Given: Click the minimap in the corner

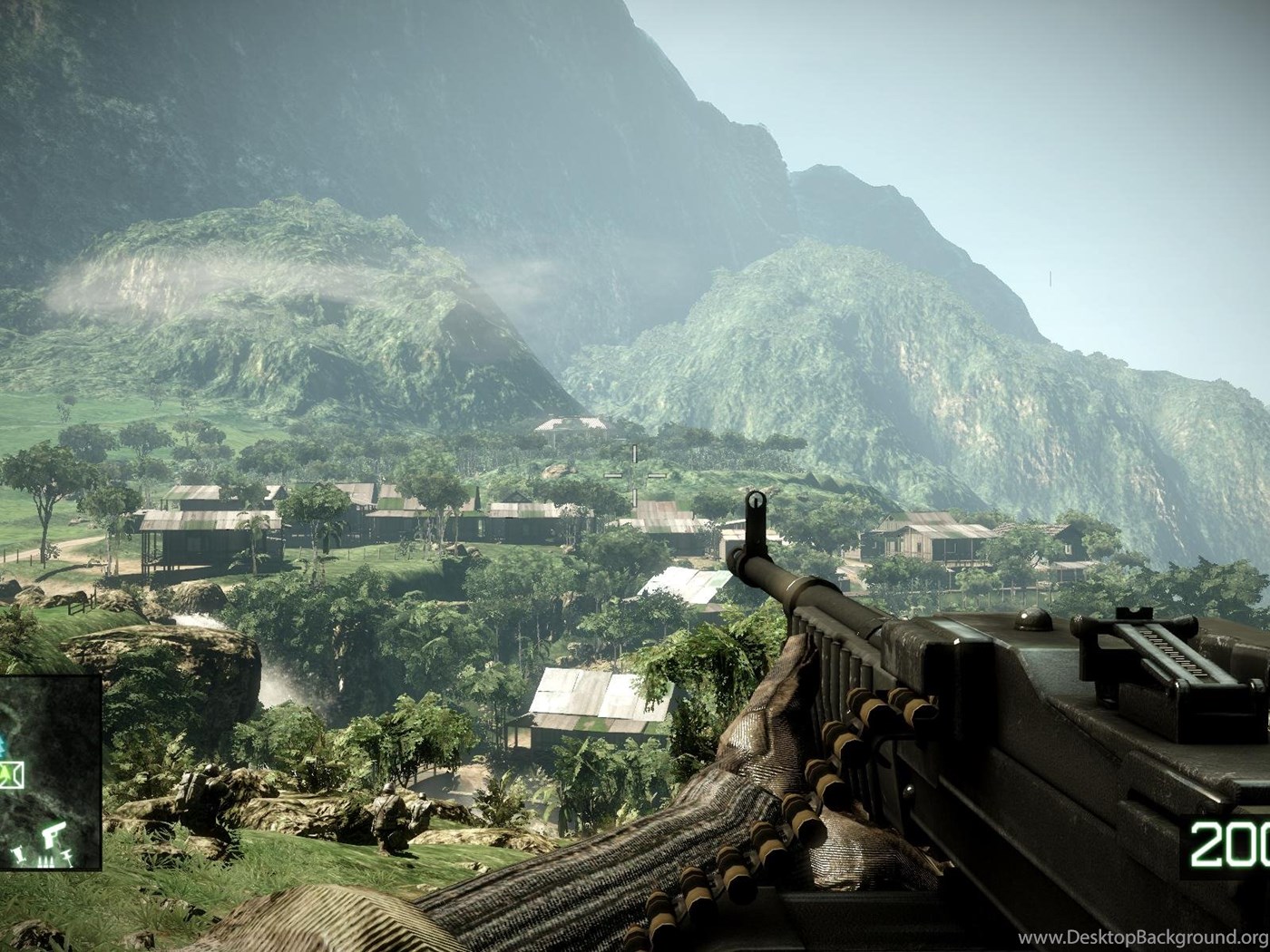Looking at the screenshot, I should pyautogui.click(x=49, y=771).
